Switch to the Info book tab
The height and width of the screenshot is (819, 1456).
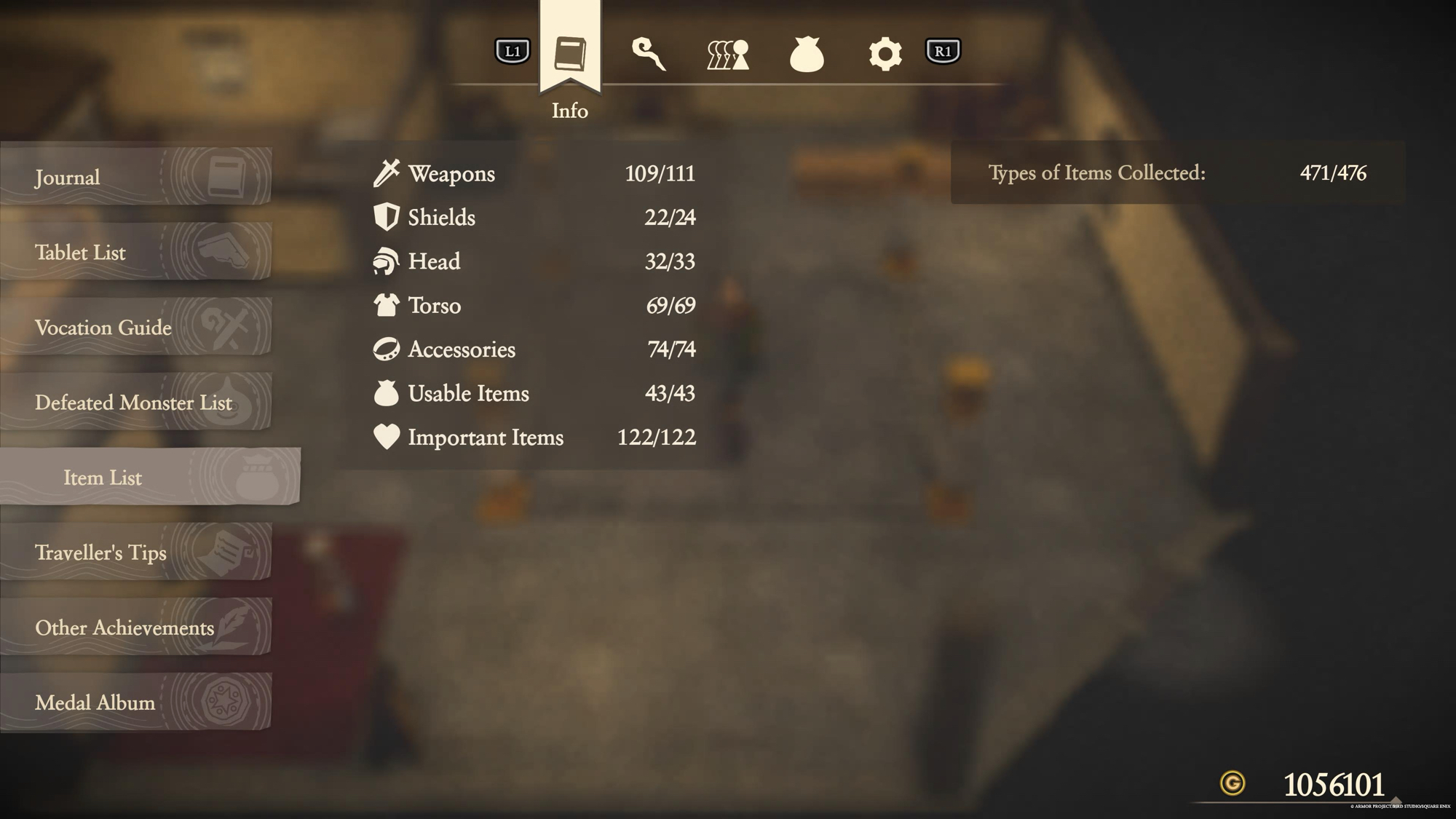pos(570,53)
